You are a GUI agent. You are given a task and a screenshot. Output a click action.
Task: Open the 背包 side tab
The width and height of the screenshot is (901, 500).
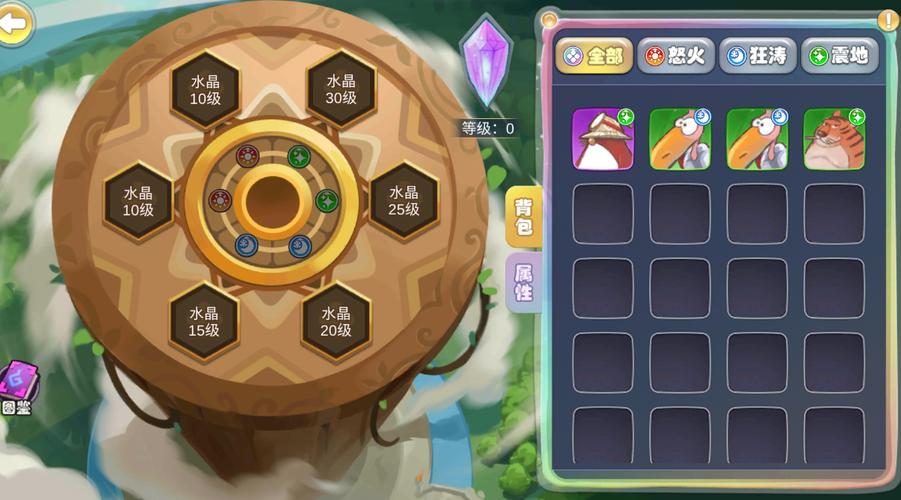coord(524,217)
